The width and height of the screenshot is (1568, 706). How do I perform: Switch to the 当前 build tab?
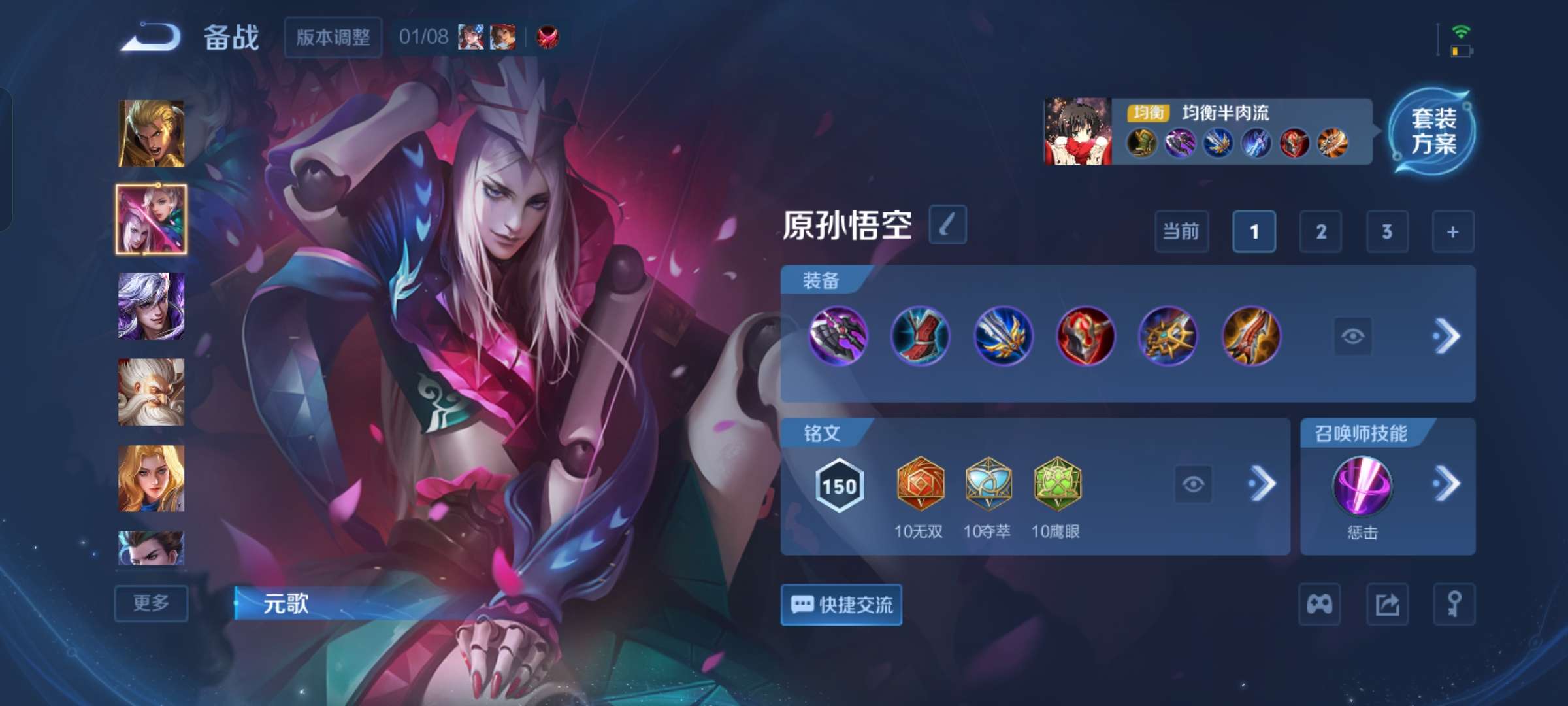(x=1181, y=232)
